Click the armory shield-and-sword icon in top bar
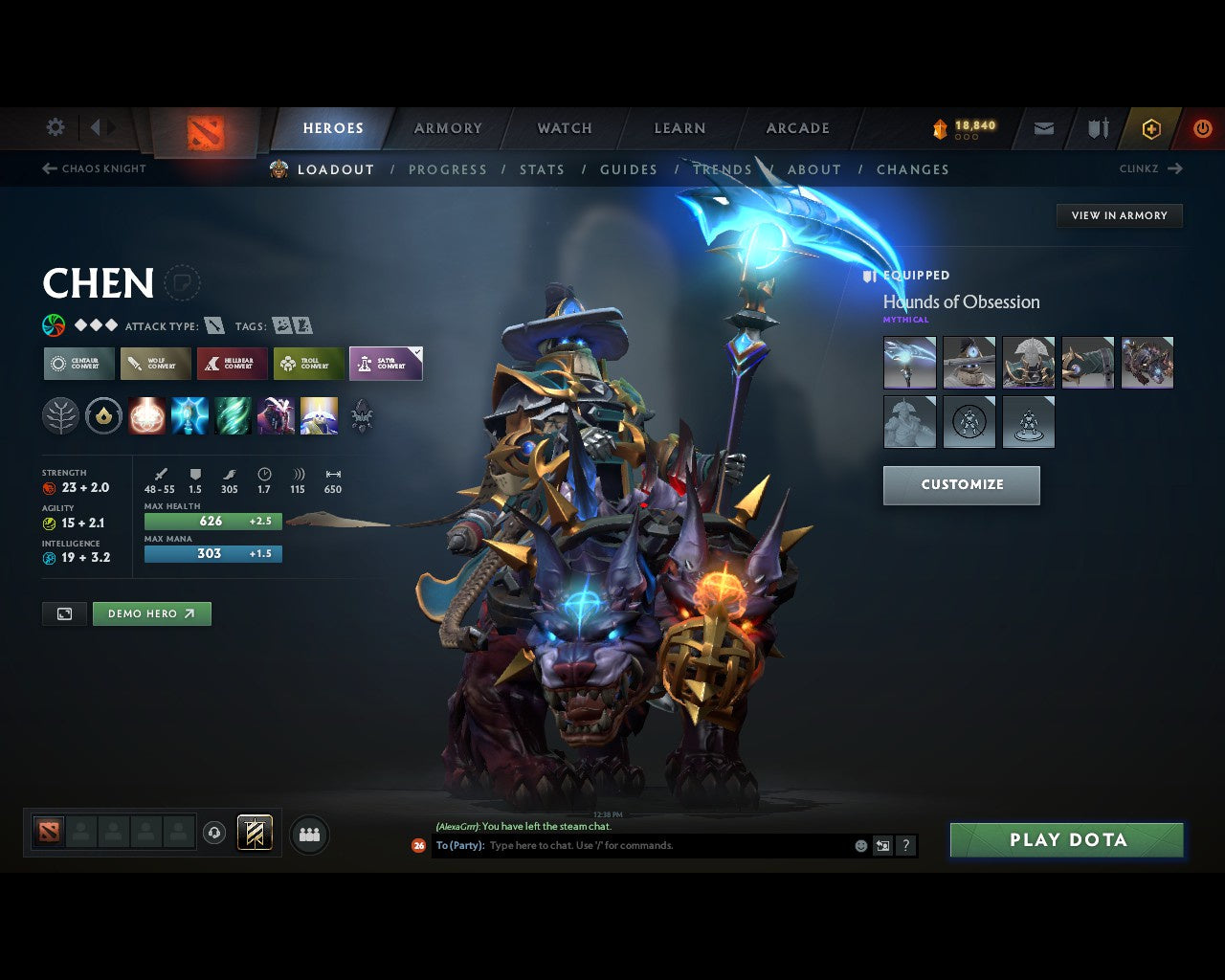 (x=1097, y=127)
